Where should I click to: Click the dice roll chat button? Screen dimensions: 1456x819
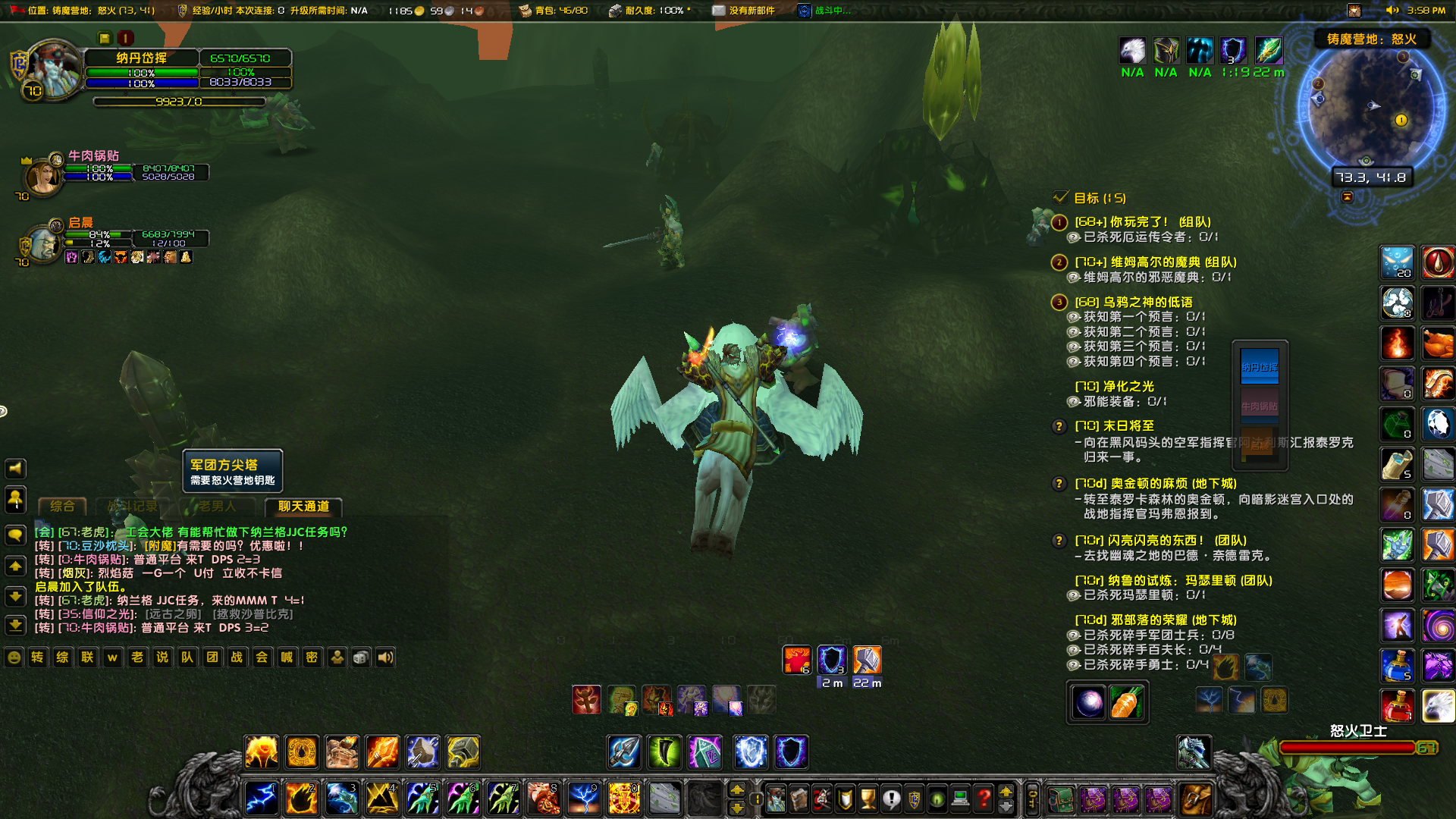click(x=361, y=657)
